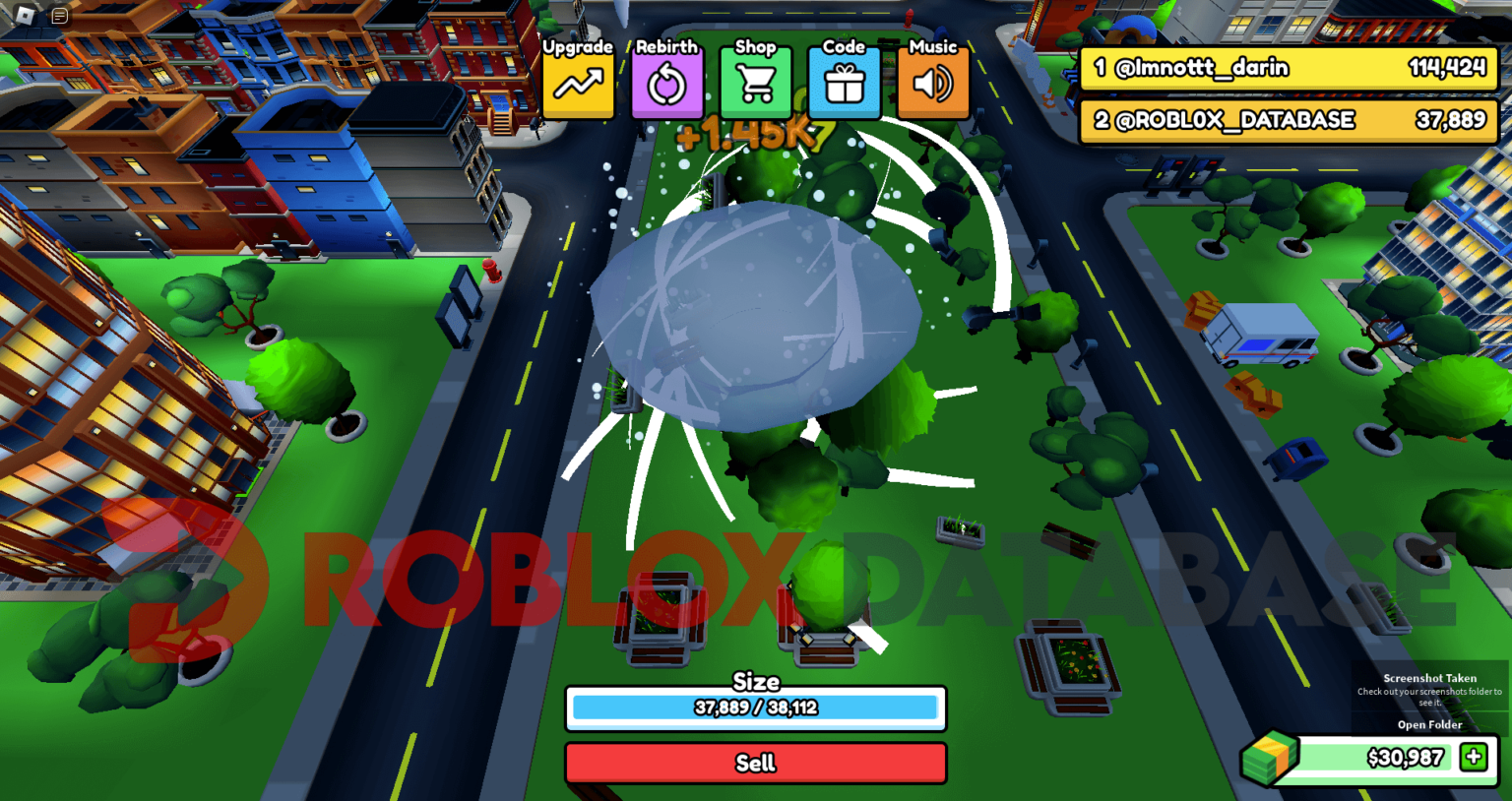Click Open Folder in the screenshot notification
The height and width of the screenshot is (801, 1512).
click(x=1429, y=725)
